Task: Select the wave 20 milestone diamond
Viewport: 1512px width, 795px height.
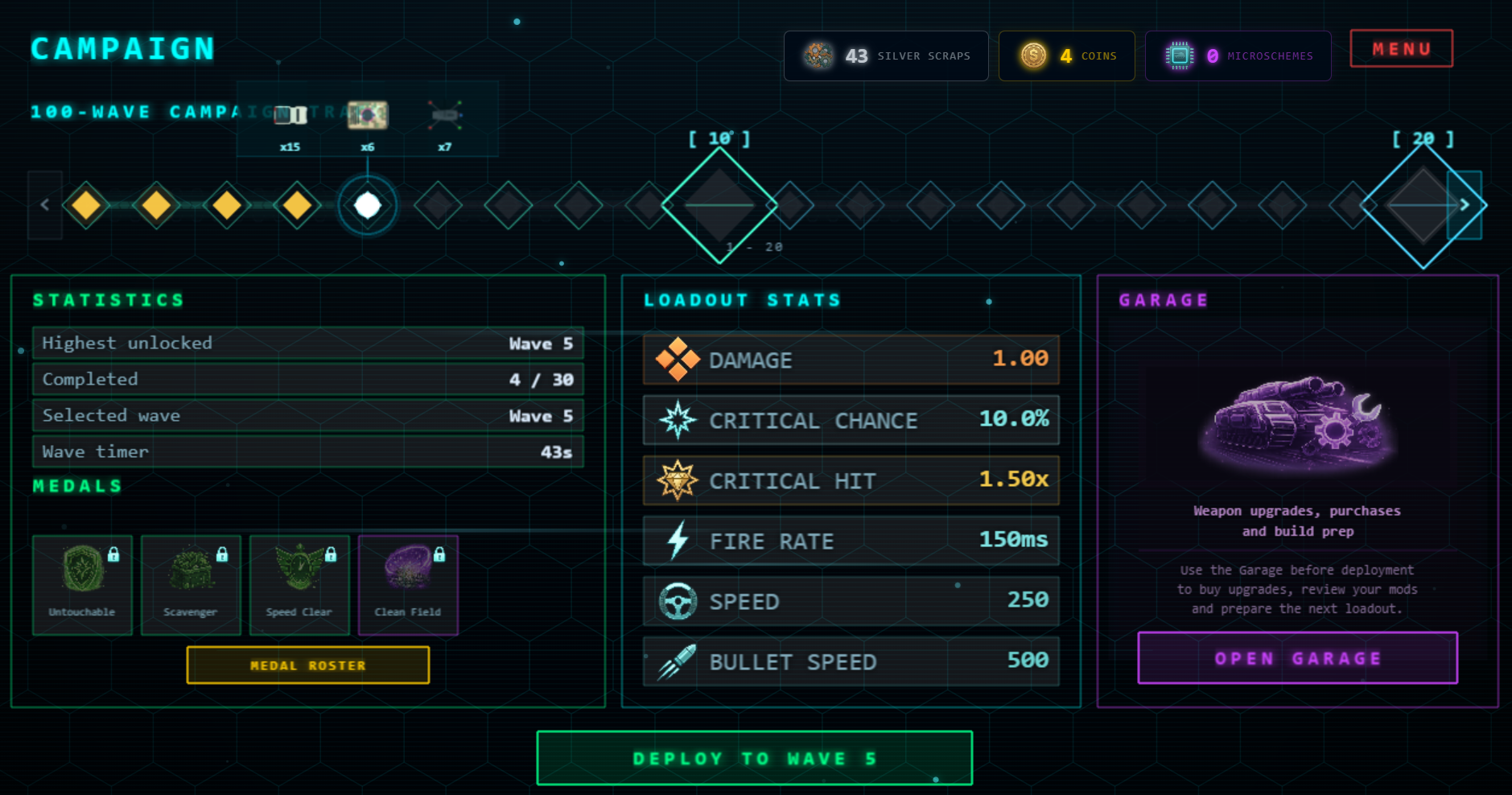Action: 1422,205
